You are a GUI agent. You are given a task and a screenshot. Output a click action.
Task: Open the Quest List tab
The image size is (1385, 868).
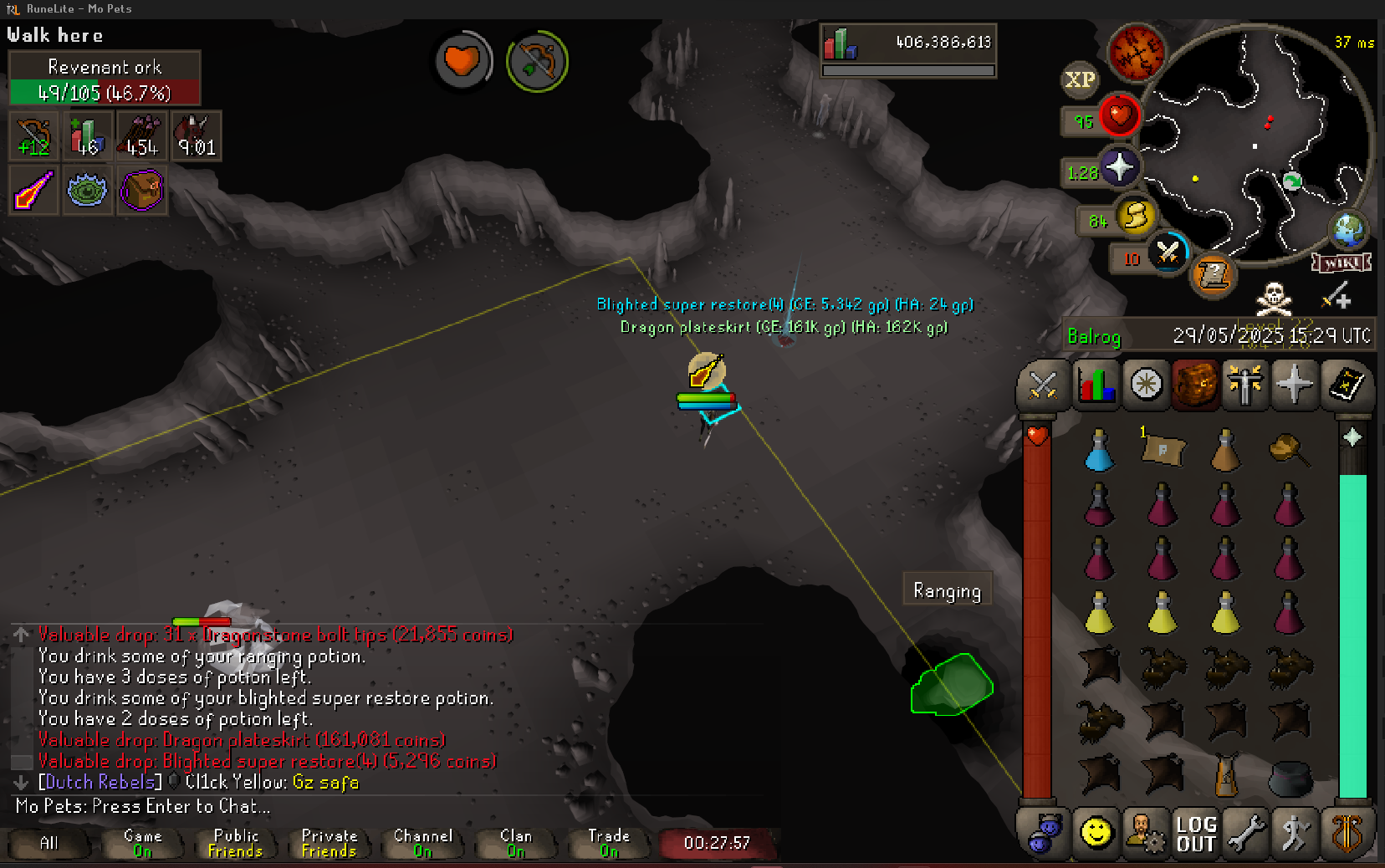tap(1146, 385)
